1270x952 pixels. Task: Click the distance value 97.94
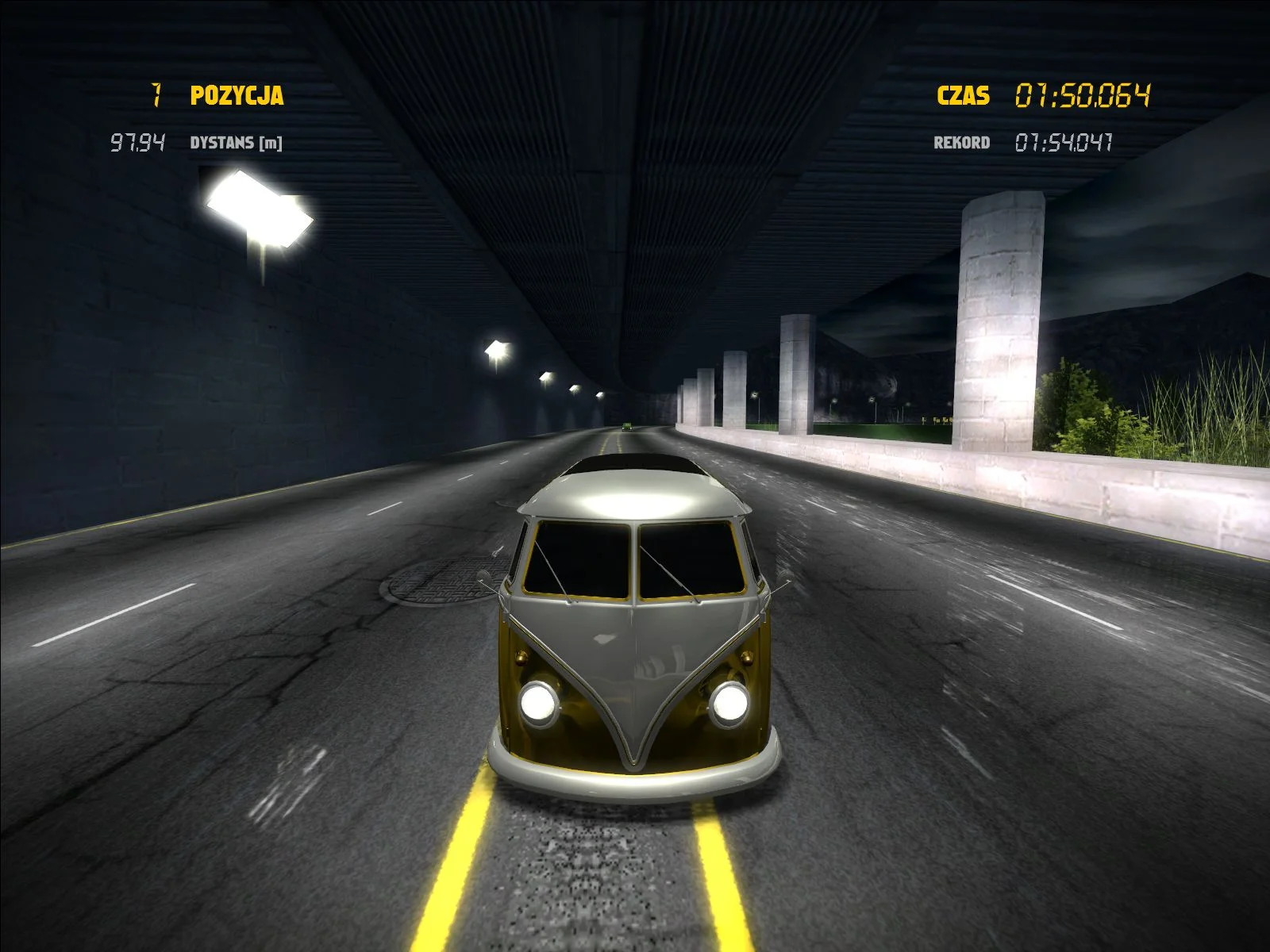click(137, 143)
